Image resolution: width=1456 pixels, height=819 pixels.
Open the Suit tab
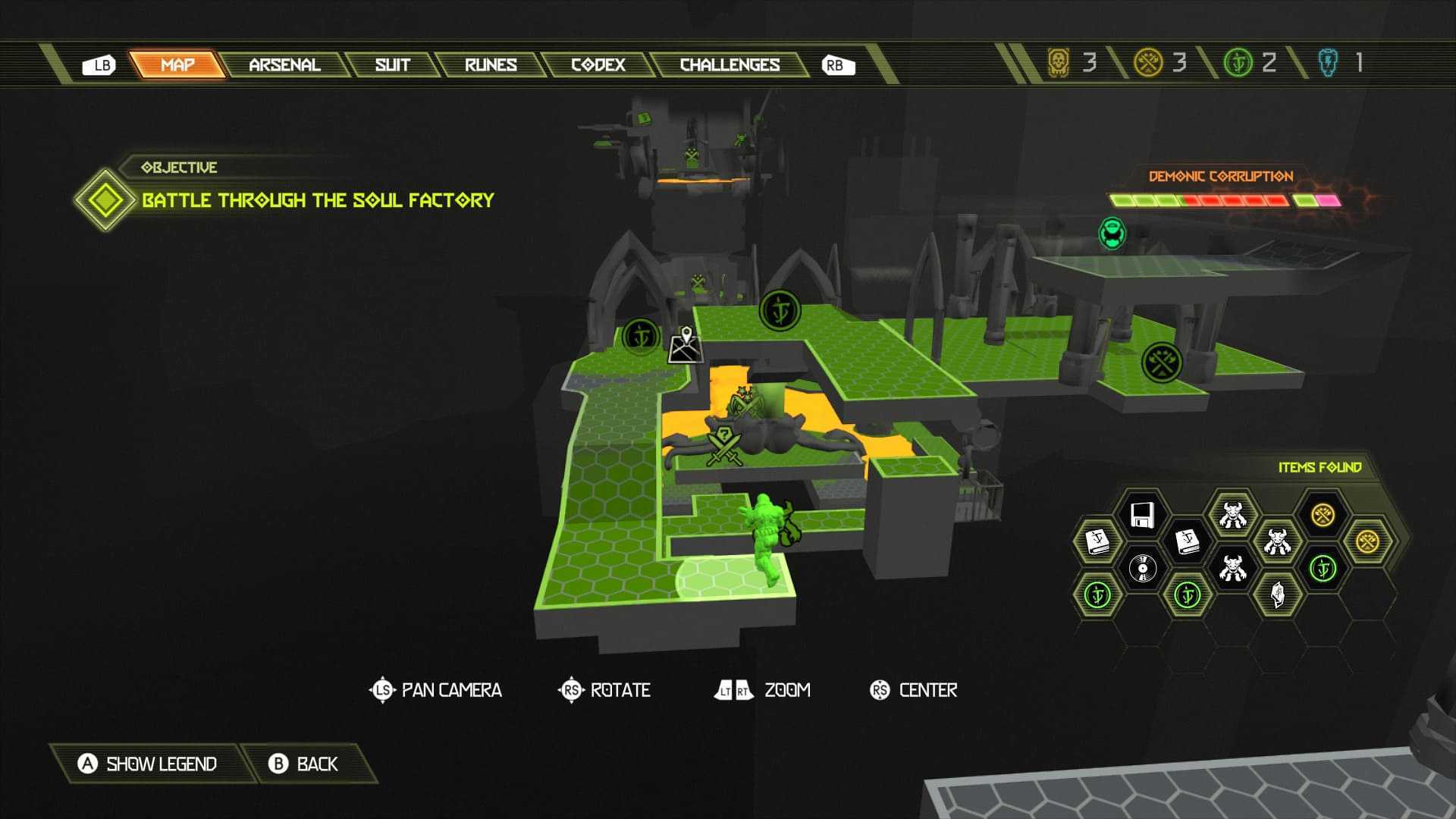click(392, 65)
